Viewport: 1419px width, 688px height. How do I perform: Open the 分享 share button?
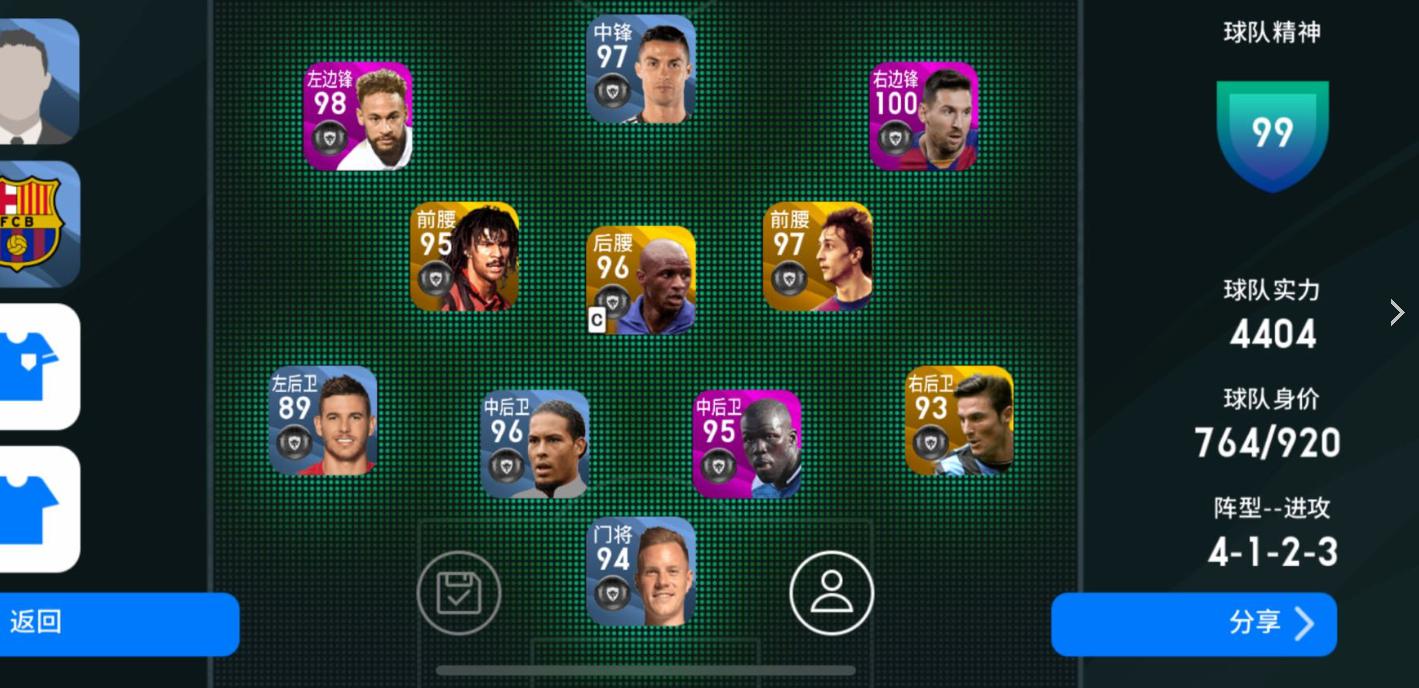(1193, 624)
